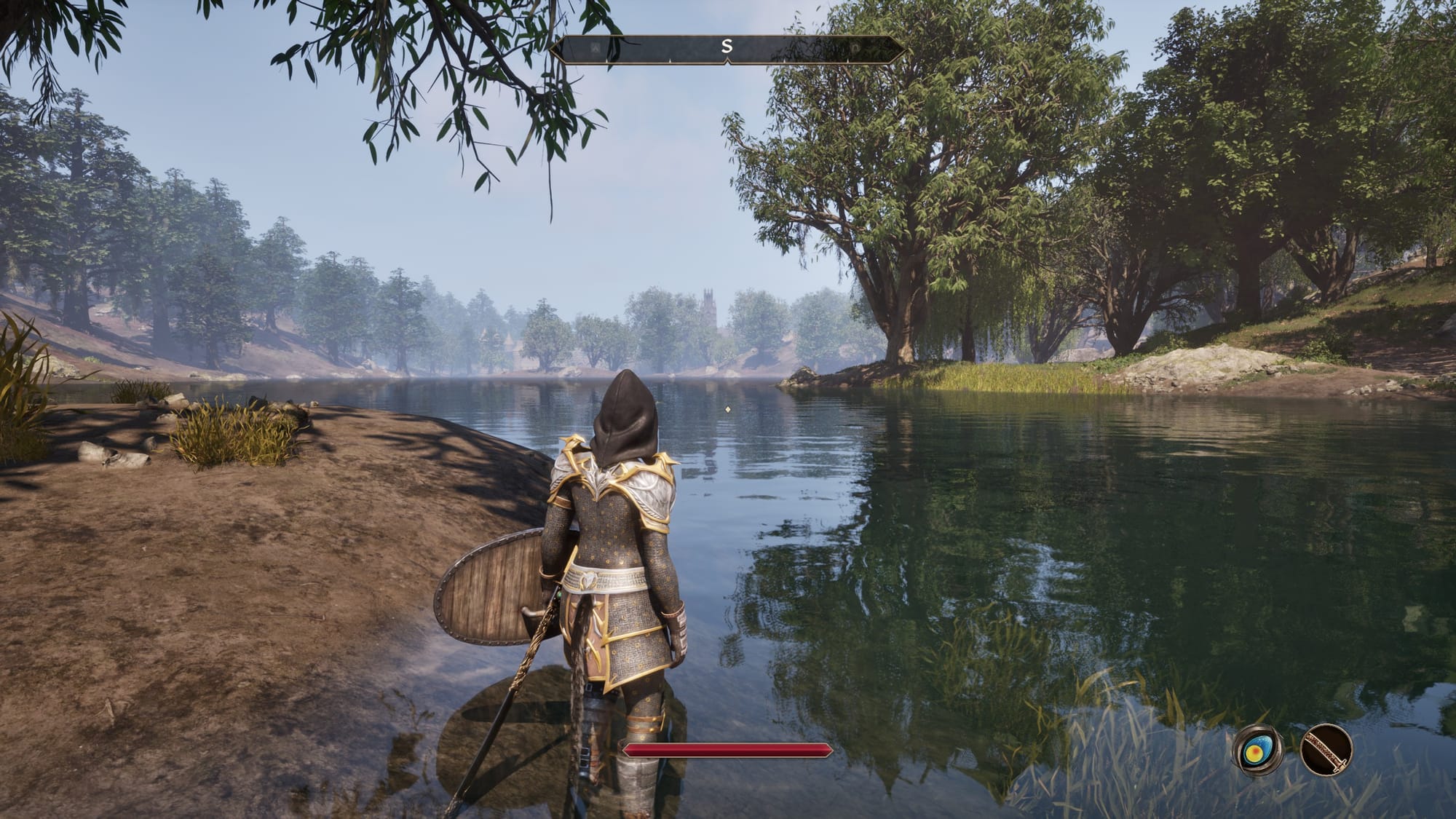The height and width of the screenshot is (819, 1456).
Task: Click the equipped sword weapon icon
Action: pos(1326,750)
